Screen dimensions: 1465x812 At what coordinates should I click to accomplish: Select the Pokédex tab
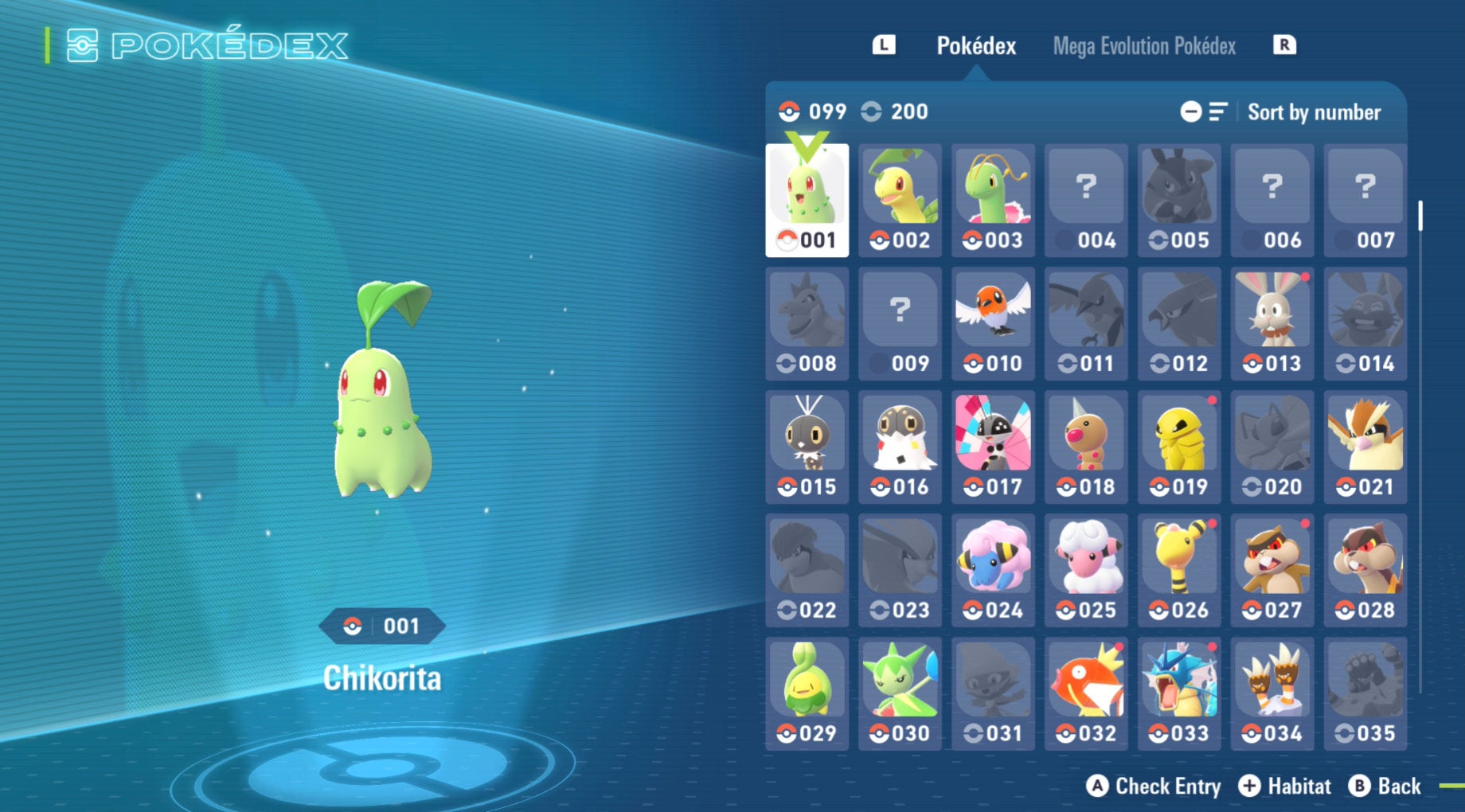(975, 46)
